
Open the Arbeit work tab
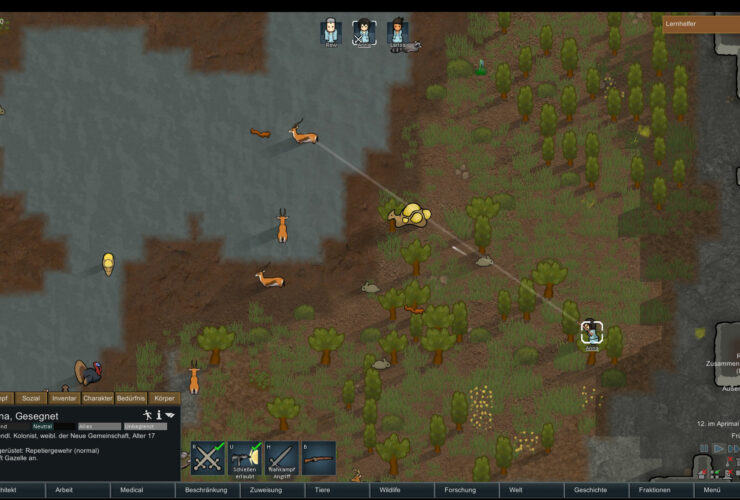coord(64,490)
